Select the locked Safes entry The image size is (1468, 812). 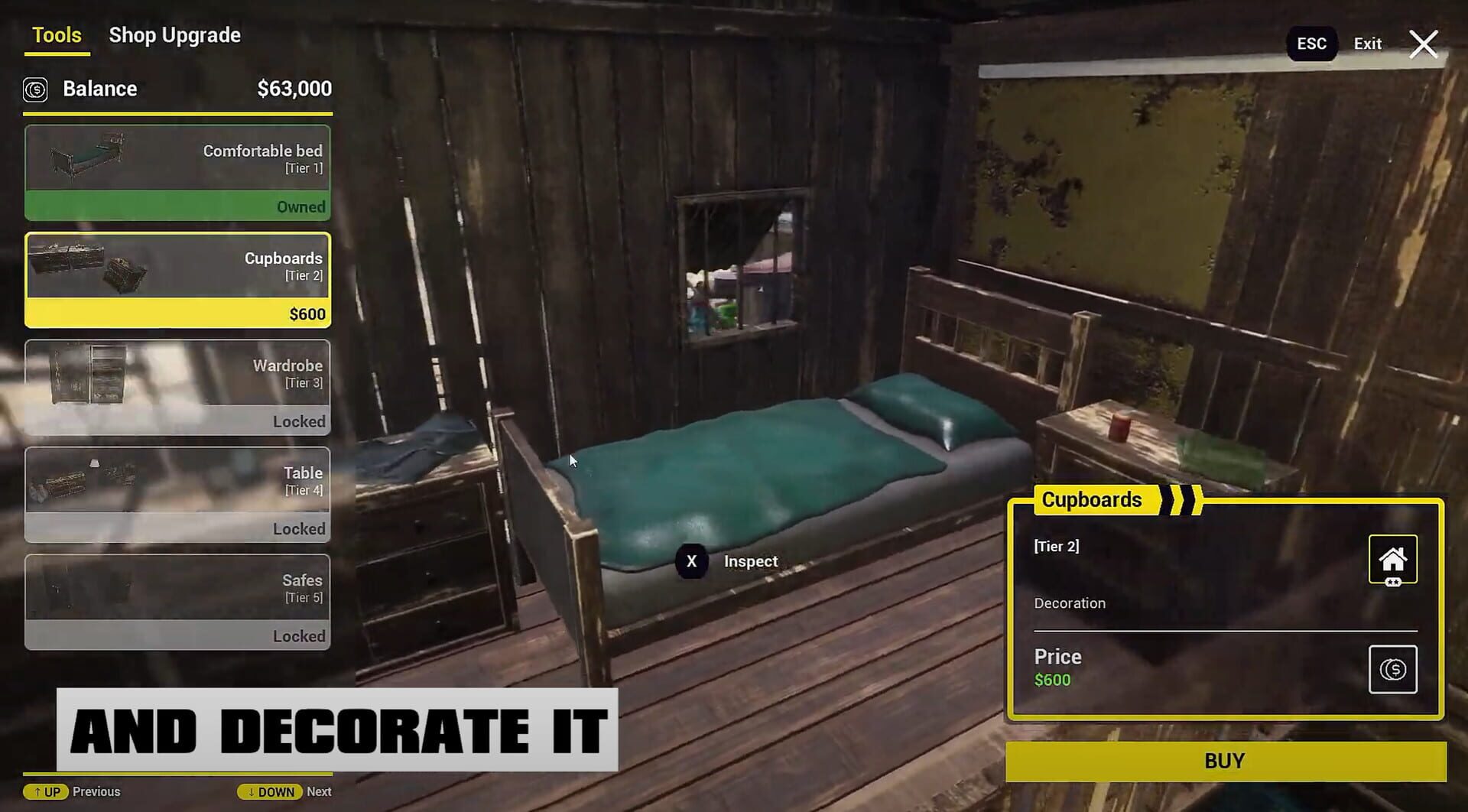click(x=177, y=603)
